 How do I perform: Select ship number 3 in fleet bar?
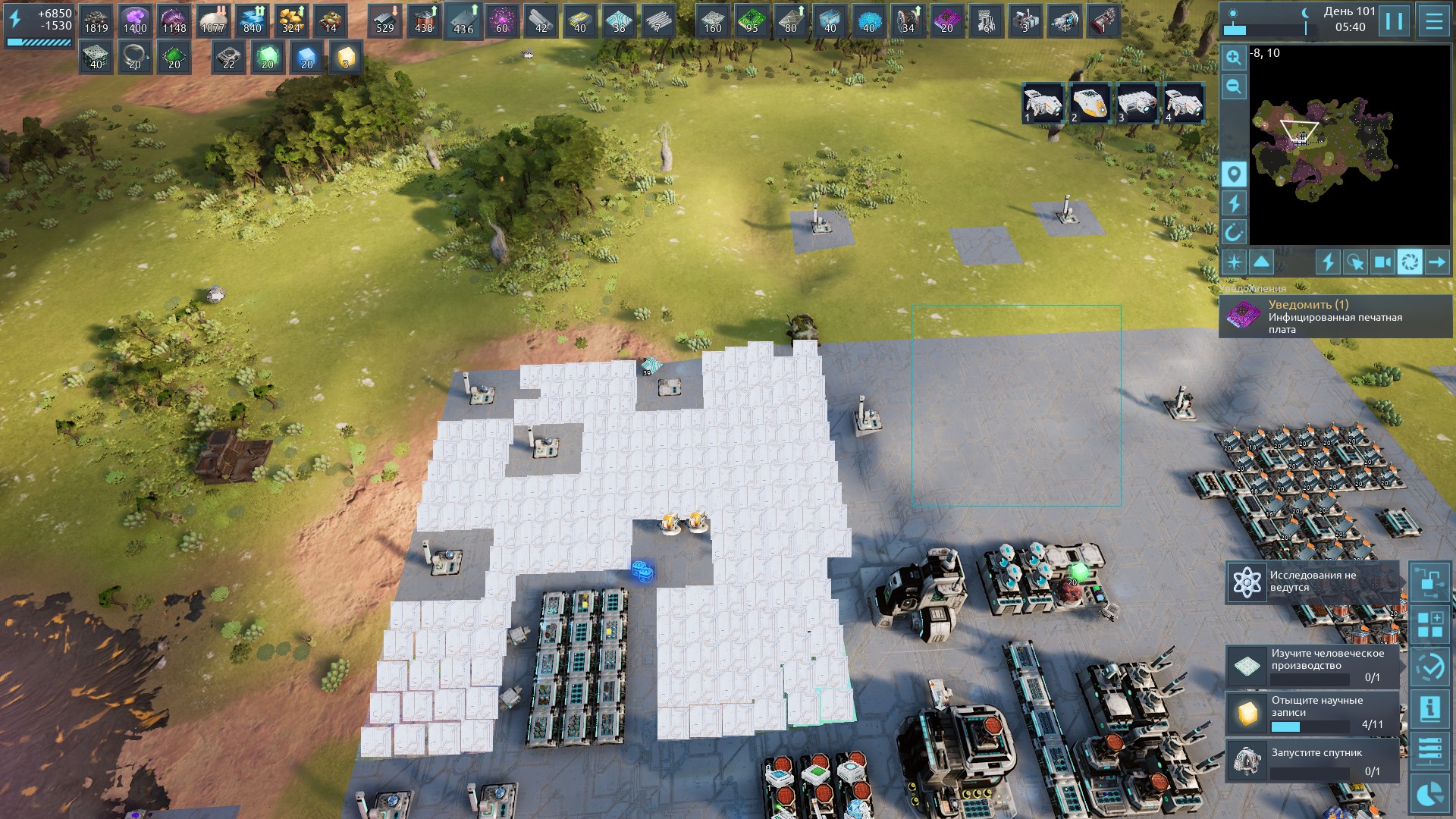coord(1137,104)
